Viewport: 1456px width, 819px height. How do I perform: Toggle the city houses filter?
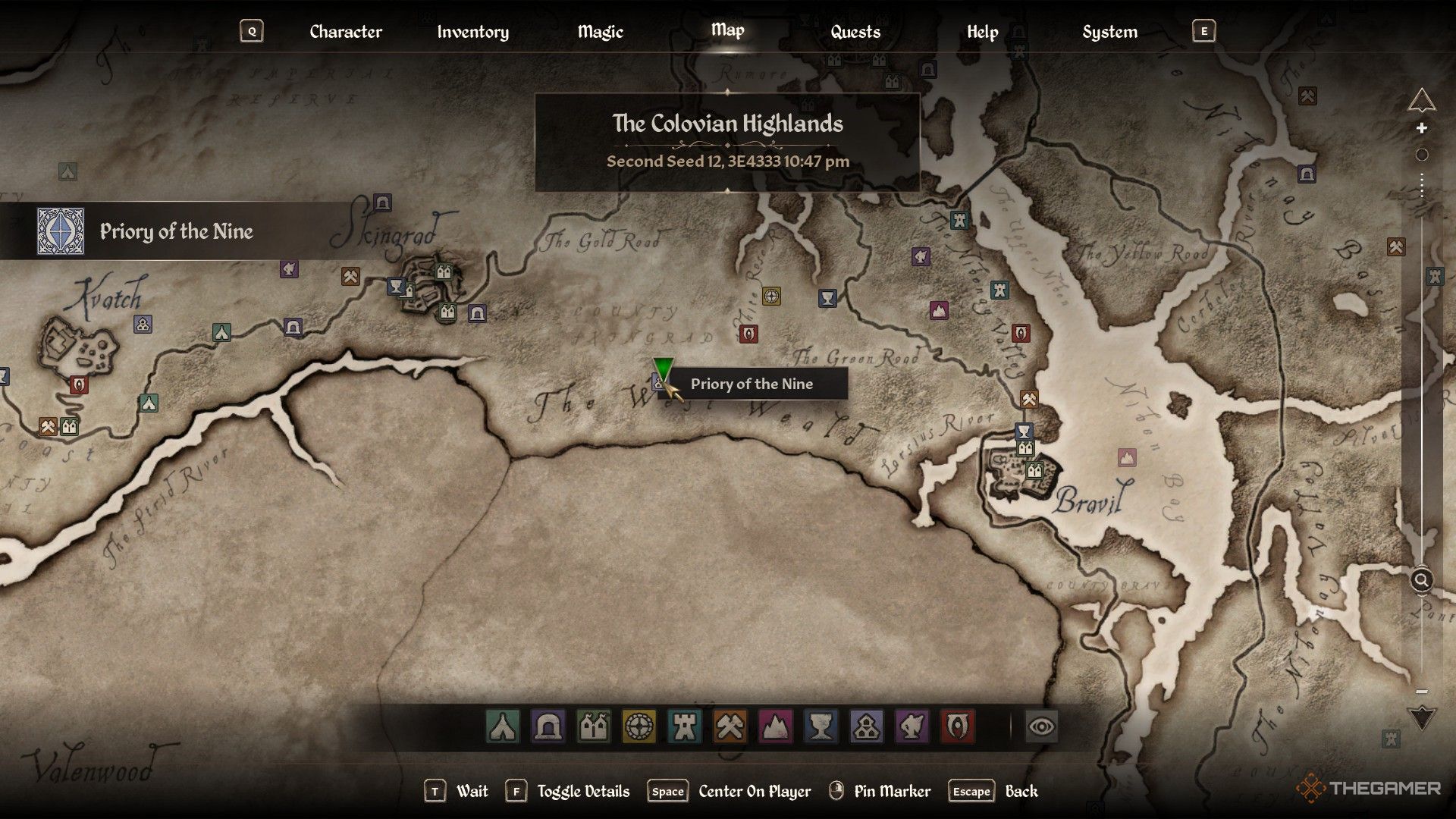click(594, 726)
